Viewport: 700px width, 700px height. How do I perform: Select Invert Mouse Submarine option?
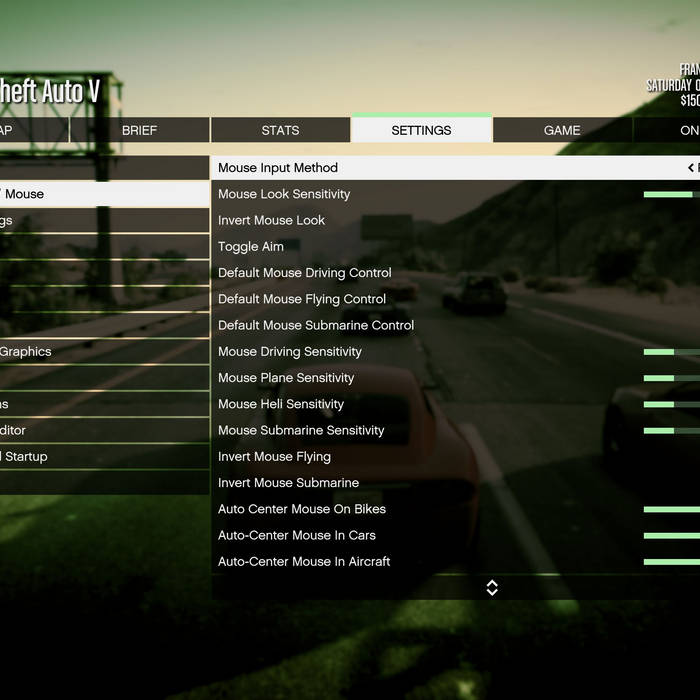coord(288,483)
